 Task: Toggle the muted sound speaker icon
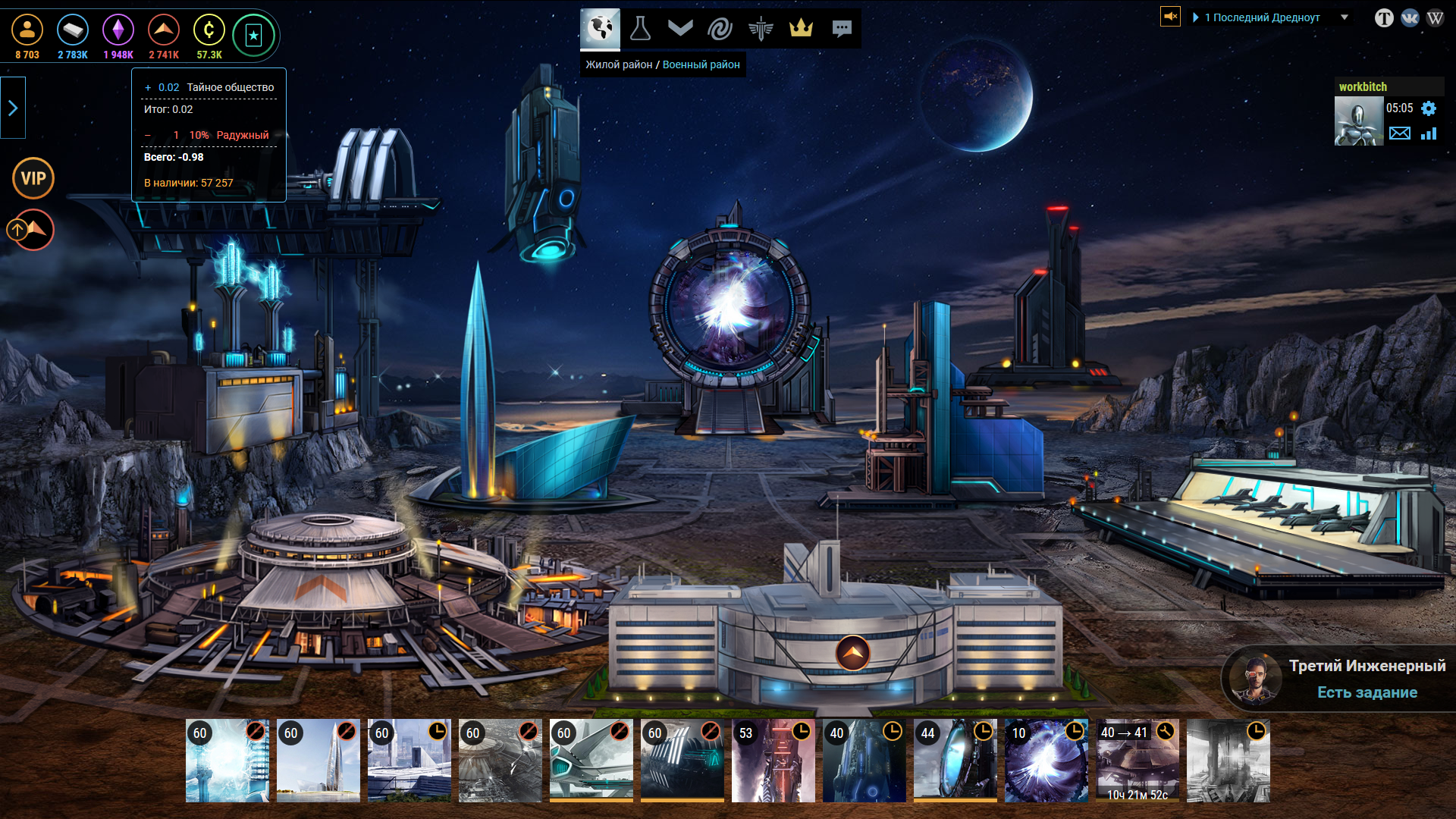(x=1170, y=16)
